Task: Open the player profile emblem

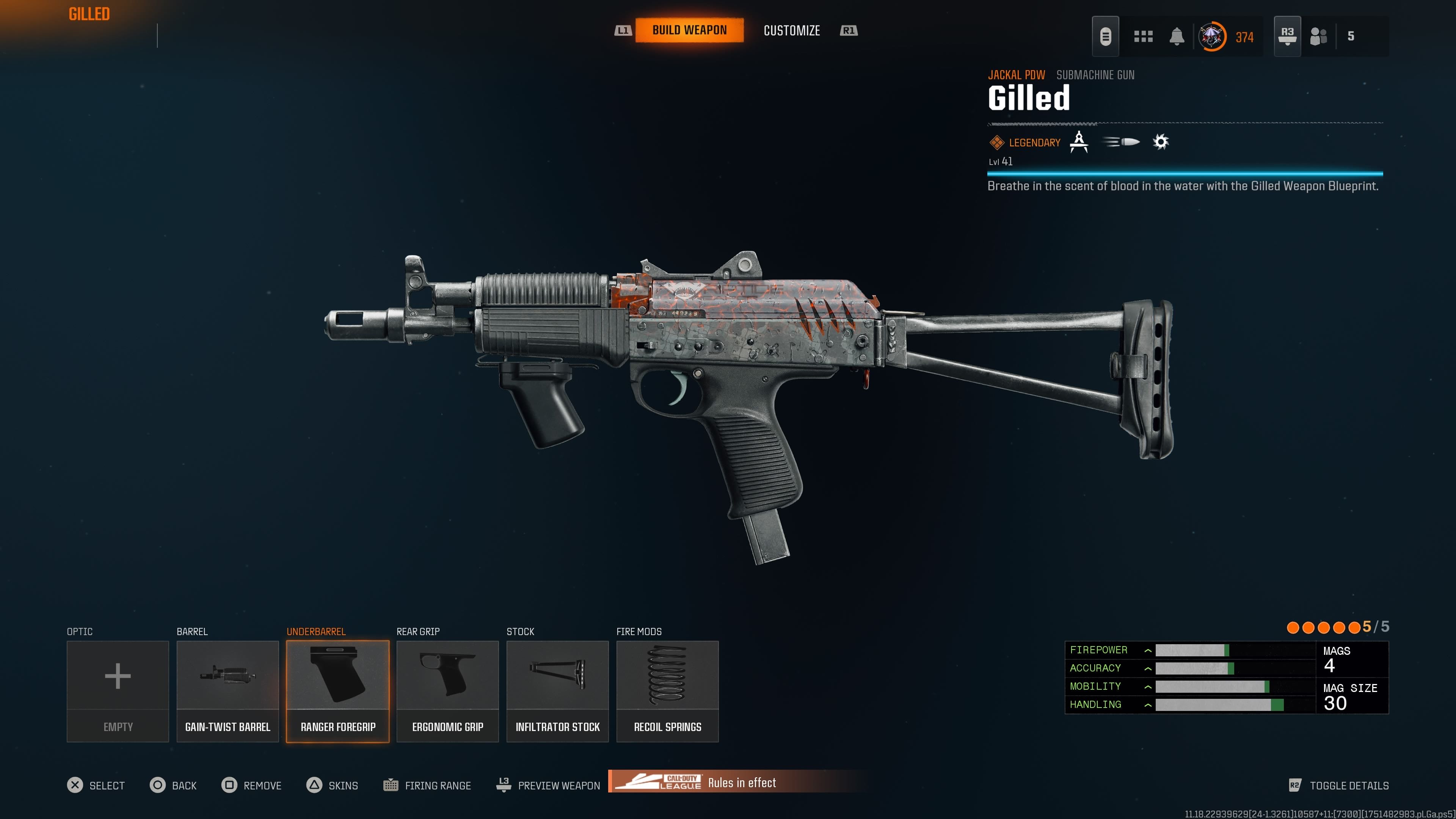Action: pyautogui.click(x=1212, y=37)
